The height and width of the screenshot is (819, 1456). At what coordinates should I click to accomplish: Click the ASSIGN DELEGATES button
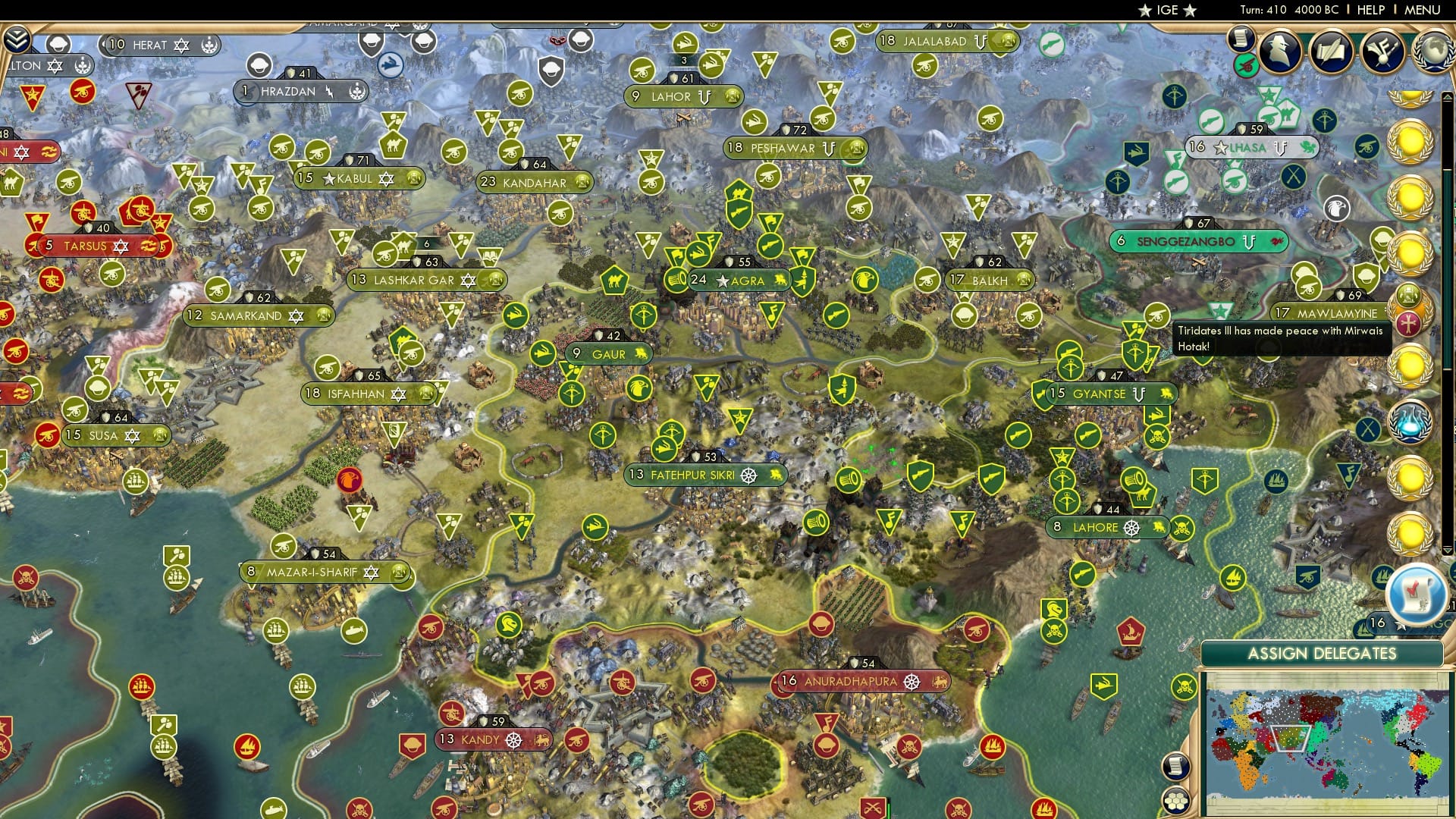point(1324,653)
